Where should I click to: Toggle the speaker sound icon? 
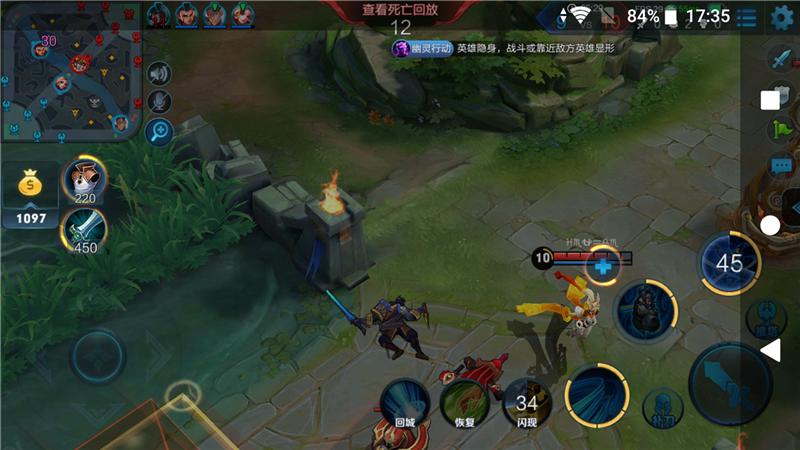159,73
